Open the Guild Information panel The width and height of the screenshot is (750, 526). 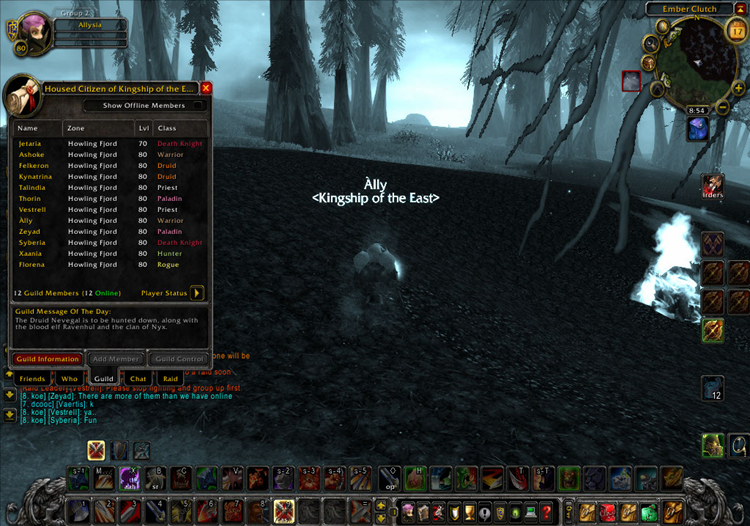[46, 358]
